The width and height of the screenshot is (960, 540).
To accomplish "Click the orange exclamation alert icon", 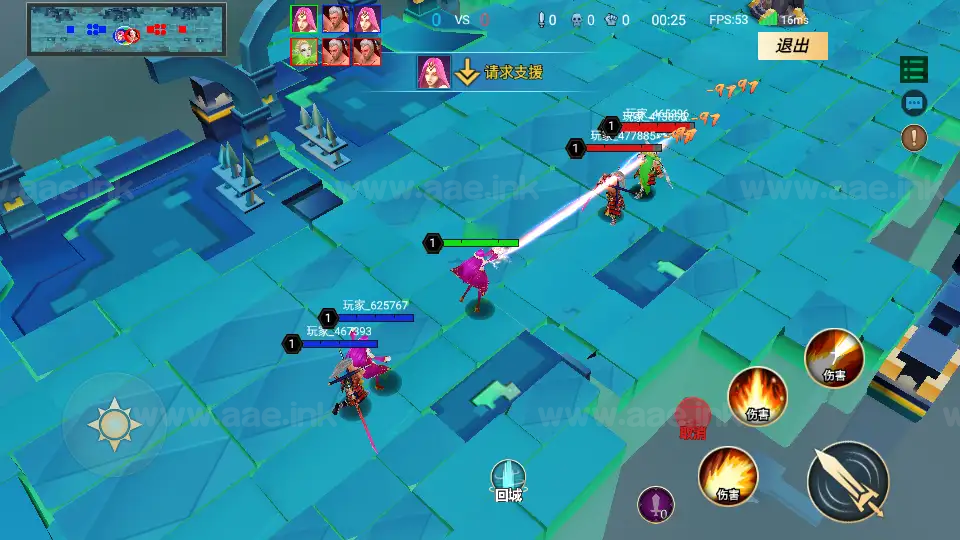I will 914,137.
